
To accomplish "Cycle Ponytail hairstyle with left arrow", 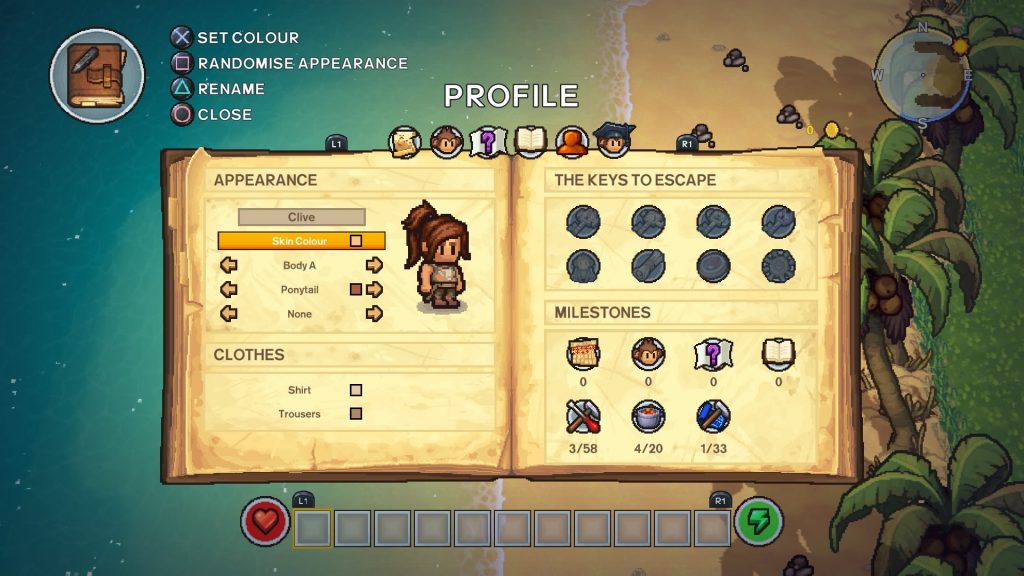I will tap(229, 290).
